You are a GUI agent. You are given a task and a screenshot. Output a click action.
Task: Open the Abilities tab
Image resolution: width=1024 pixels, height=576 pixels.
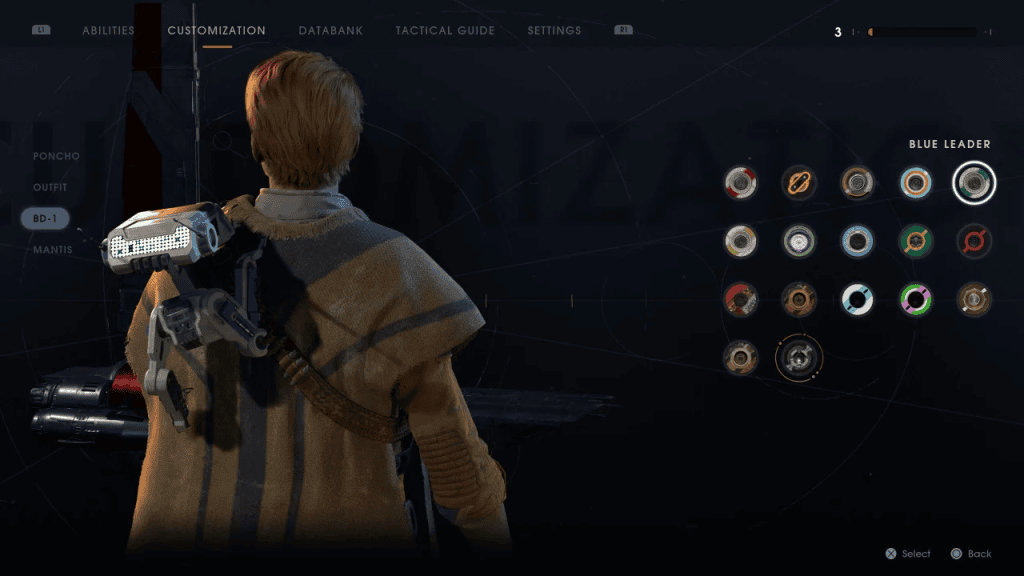[108, 31]
